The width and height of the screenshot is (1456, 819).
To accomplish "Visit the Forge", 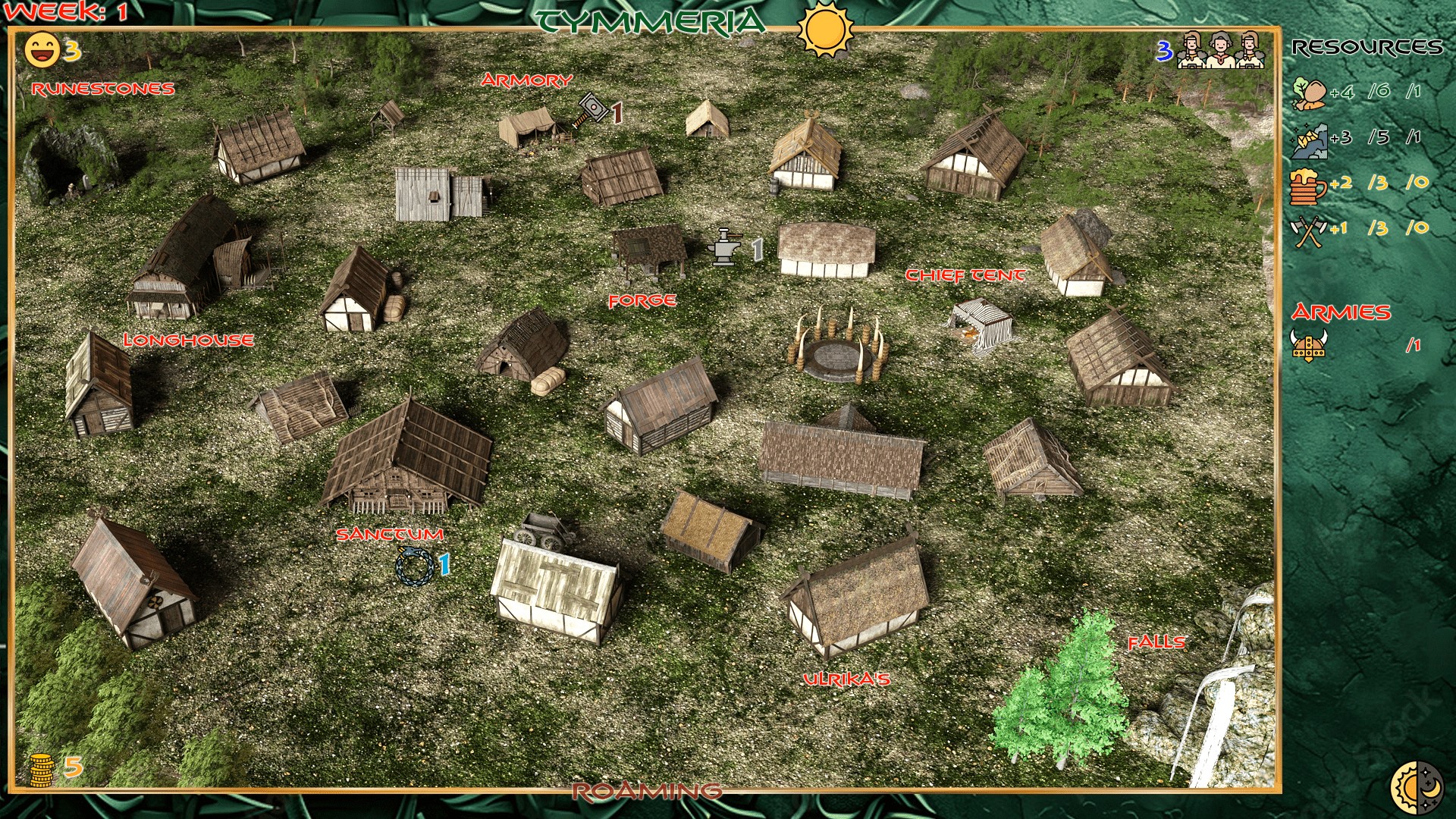I will coord(642,301).
